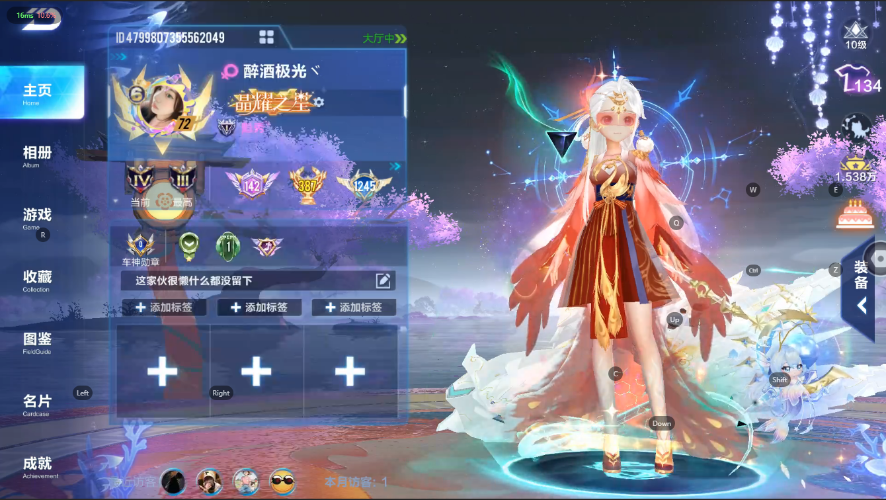
Task: View the 成就 Achievement tab
Action: coord(38,465)
